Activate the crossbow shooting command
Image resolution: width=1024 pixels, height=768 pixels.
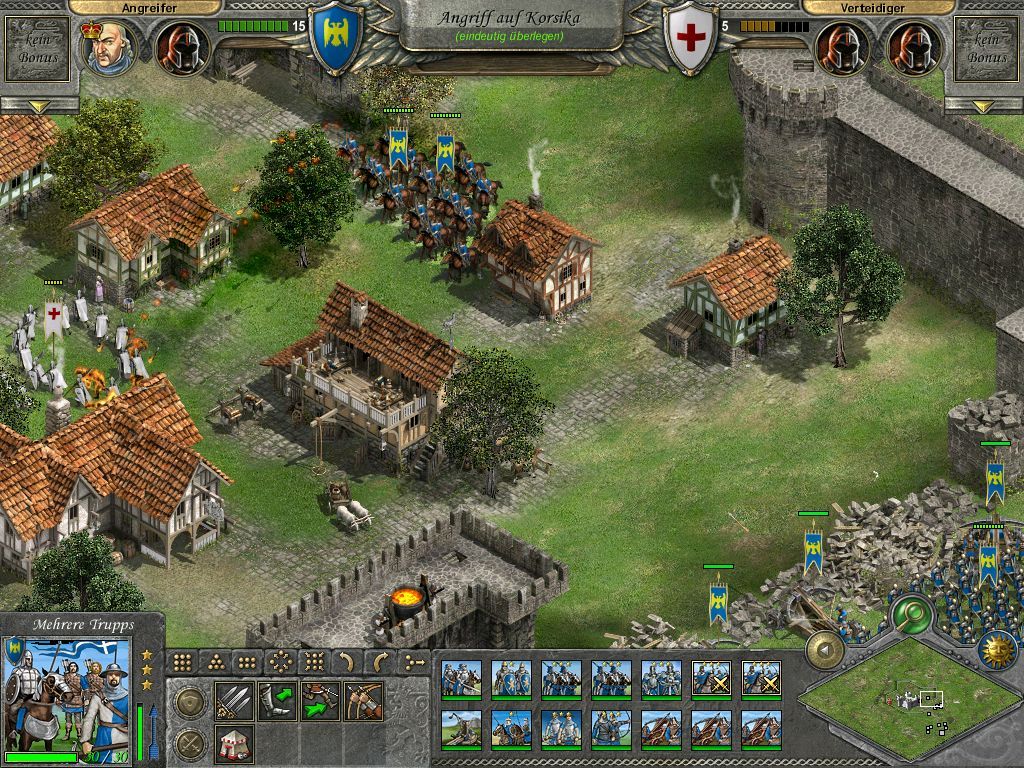[x=364, y=701]
